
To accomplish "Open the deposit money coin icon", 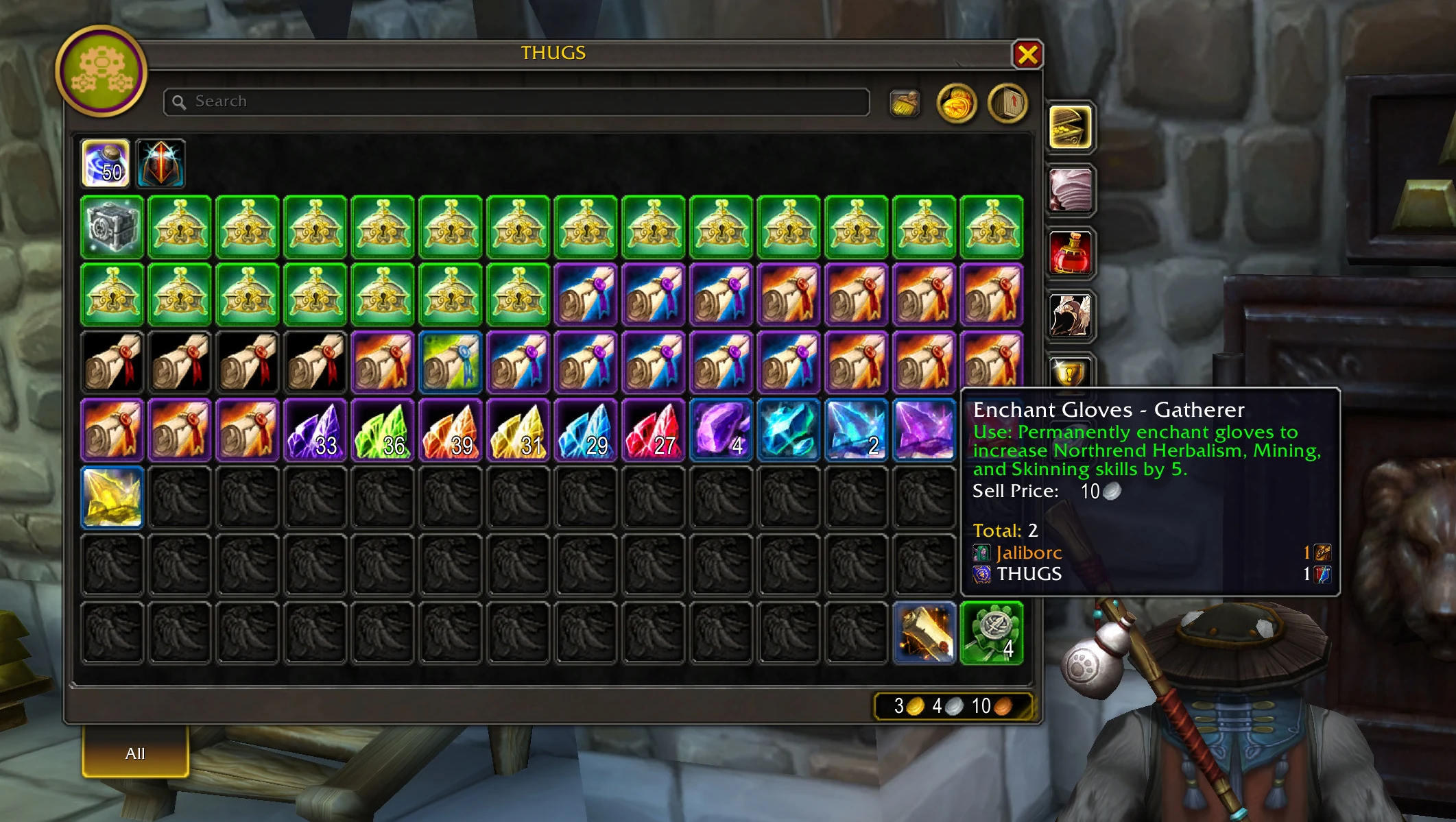I will [959, 104].
